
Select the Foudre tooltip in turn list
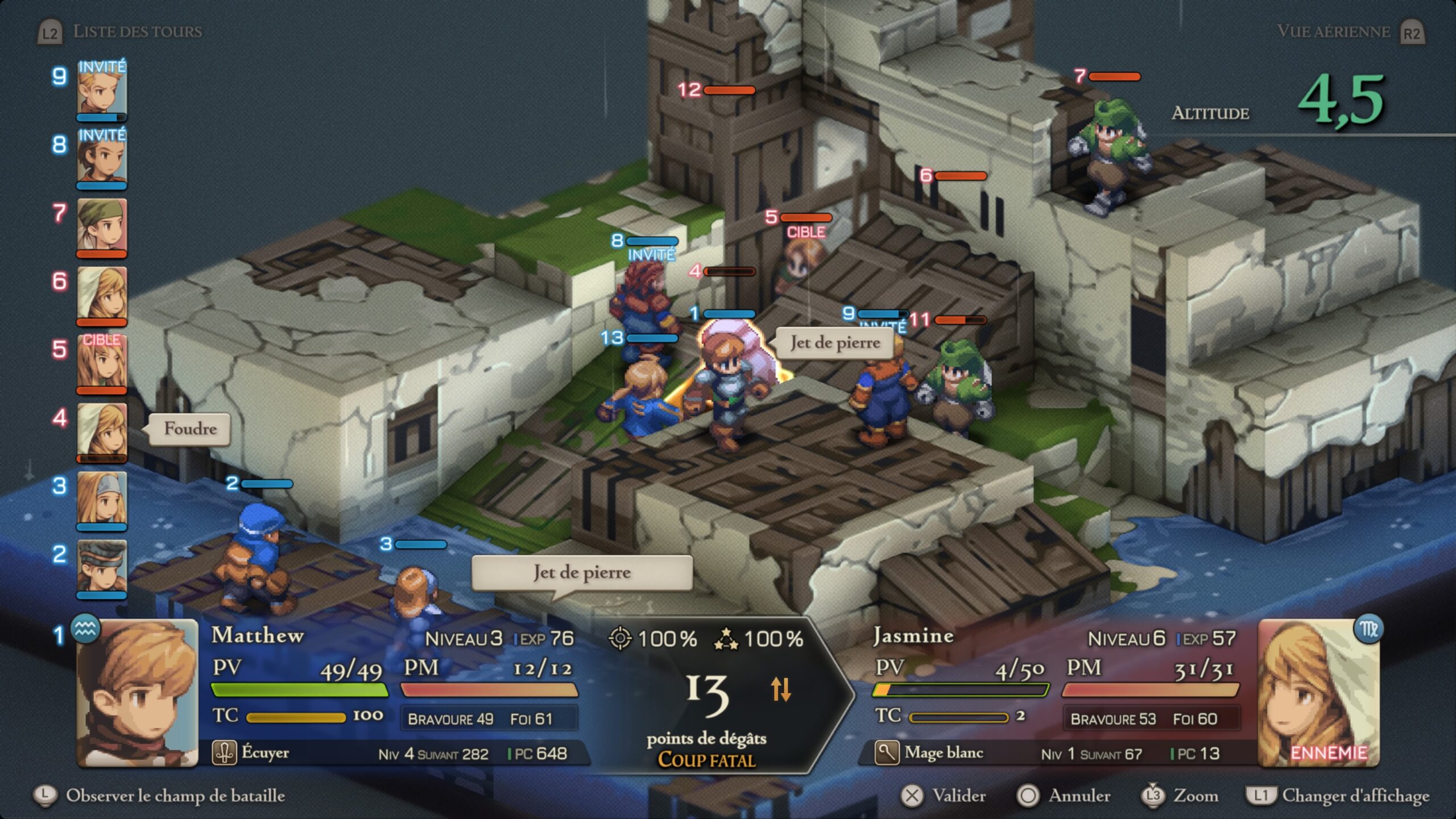[190, 429]
